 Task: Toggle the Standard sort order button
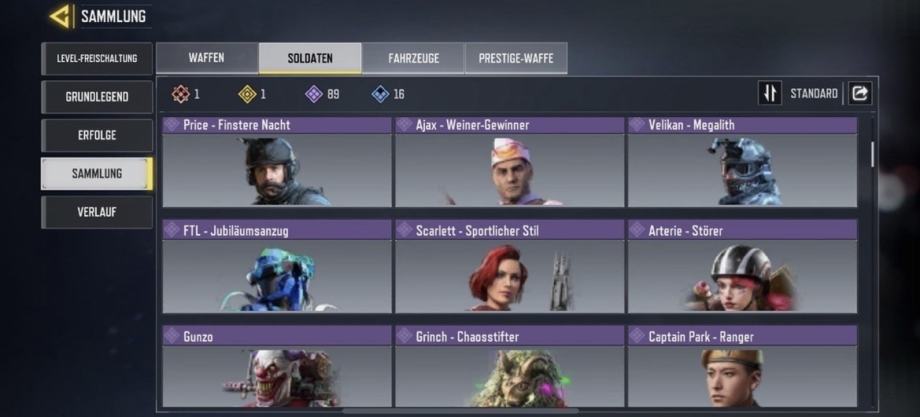click(x=770, y=93)
